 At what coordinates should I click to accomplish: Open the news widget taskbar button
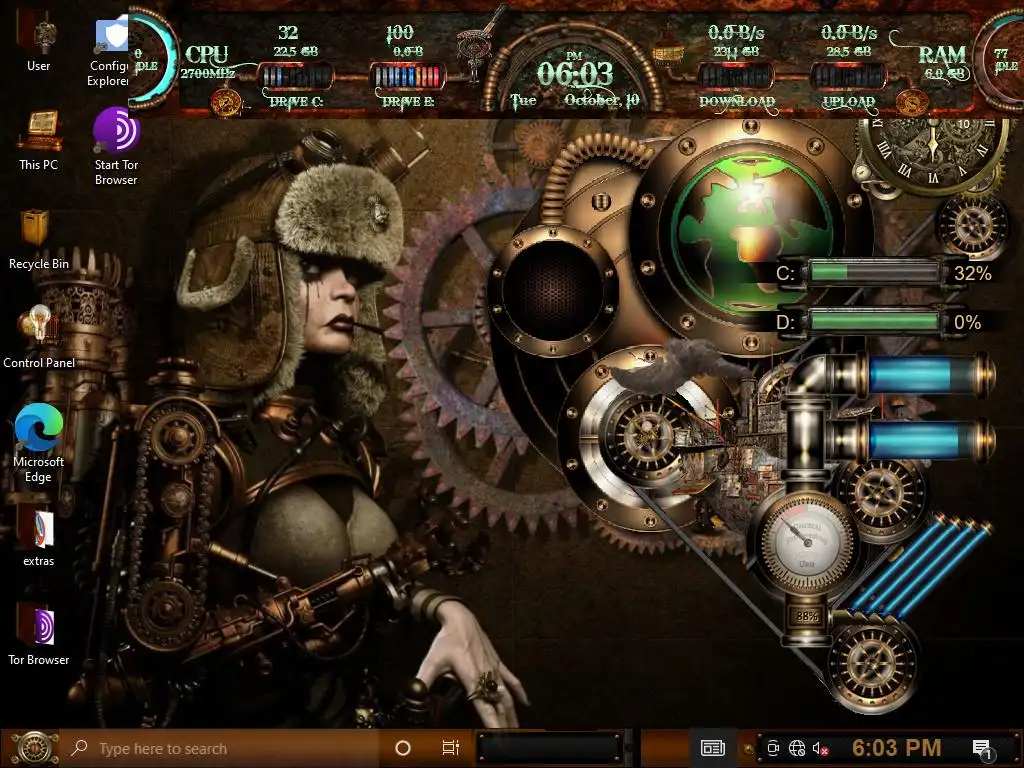tap(712, 747)
